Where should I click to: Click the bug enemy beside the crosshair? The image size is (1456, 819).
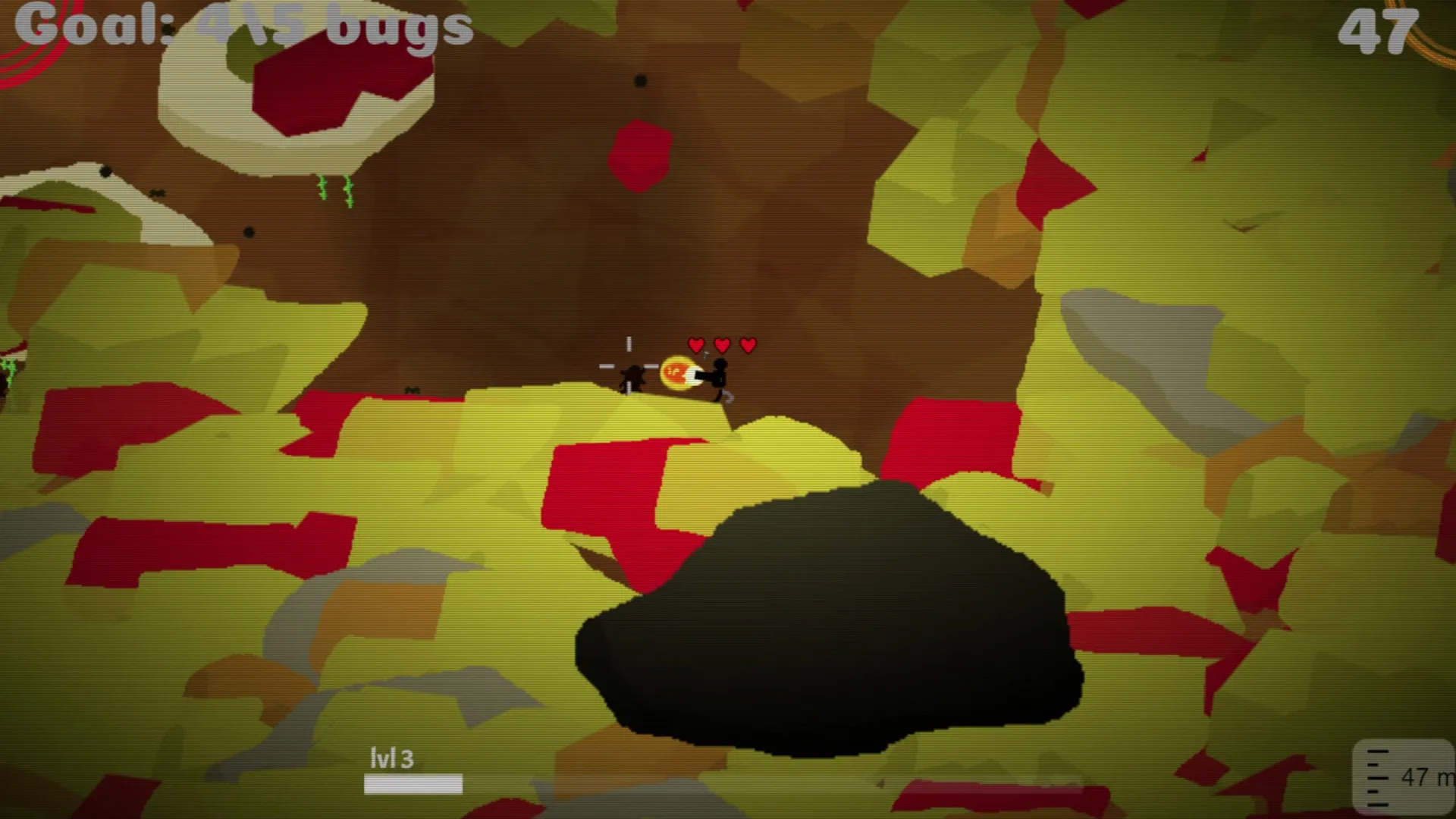632,377
